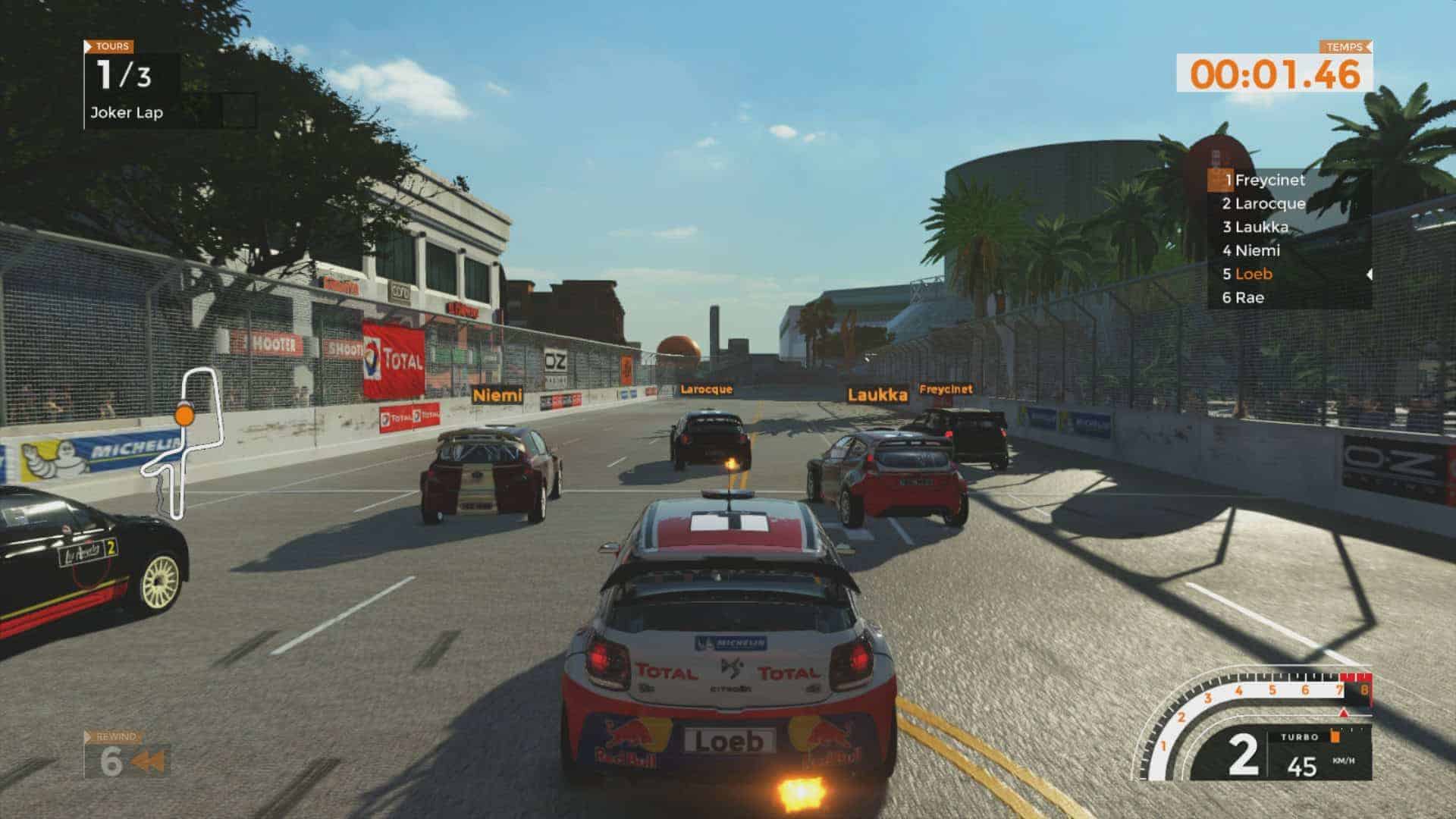The image size is (1456, 819).
Task: Click the orange player marker on the minimap
Action: 183,415
